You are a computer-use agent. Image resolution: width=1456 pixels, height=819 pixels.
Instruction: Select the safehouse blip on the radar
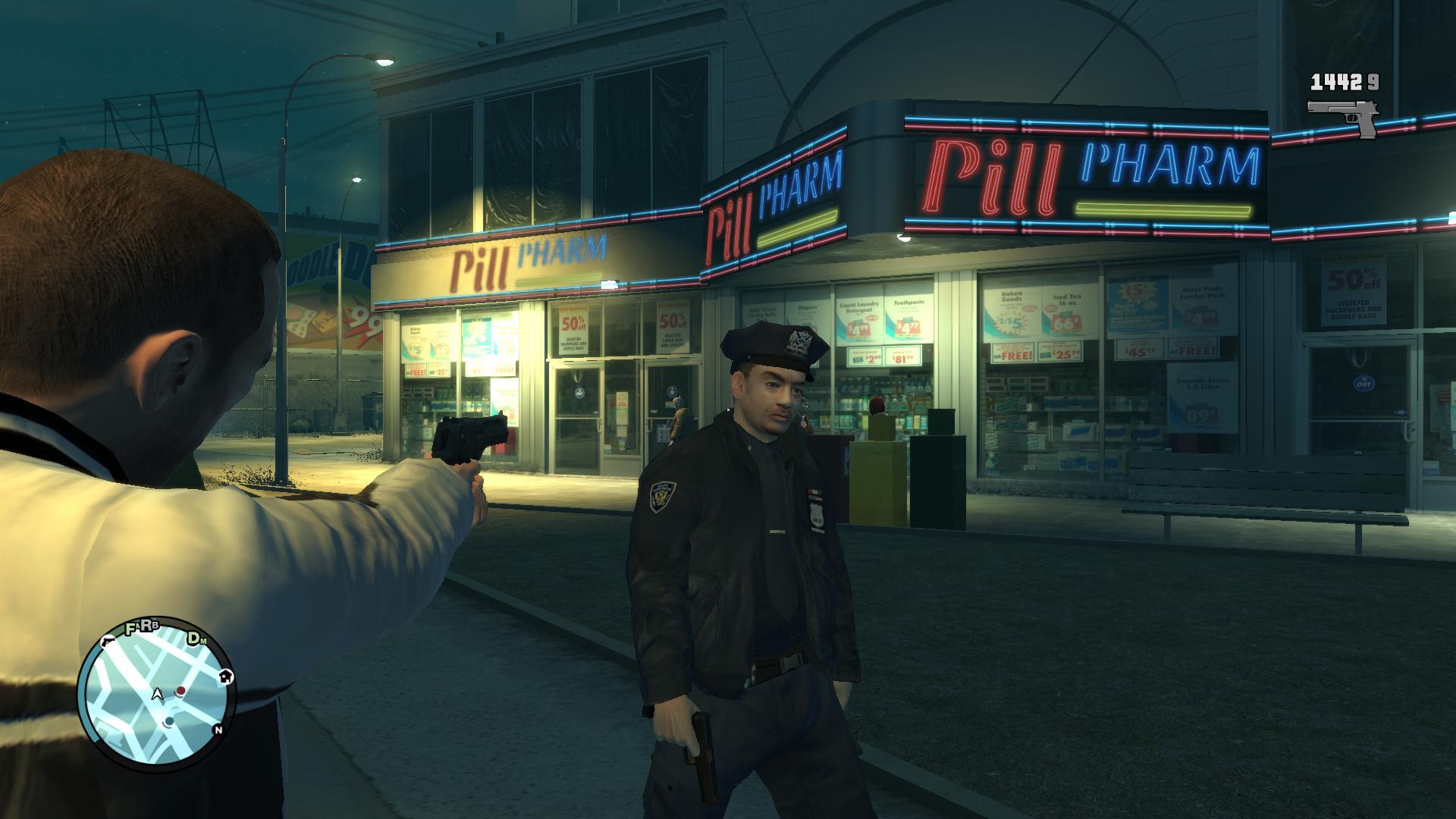pyautogui.click(x=225, y=676)
